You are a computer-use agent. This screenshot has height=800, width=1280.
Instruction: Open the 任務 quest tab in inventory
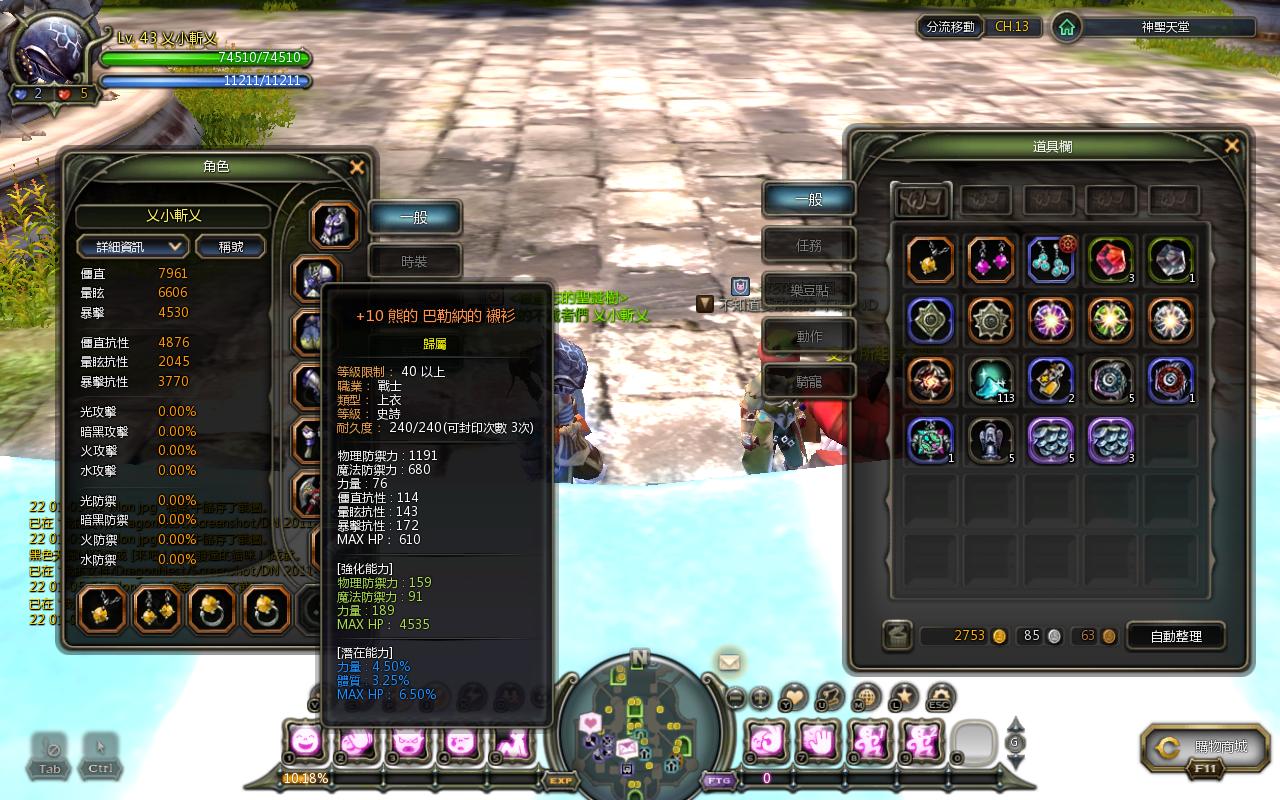pyautogui.click(x=808, y=244)
